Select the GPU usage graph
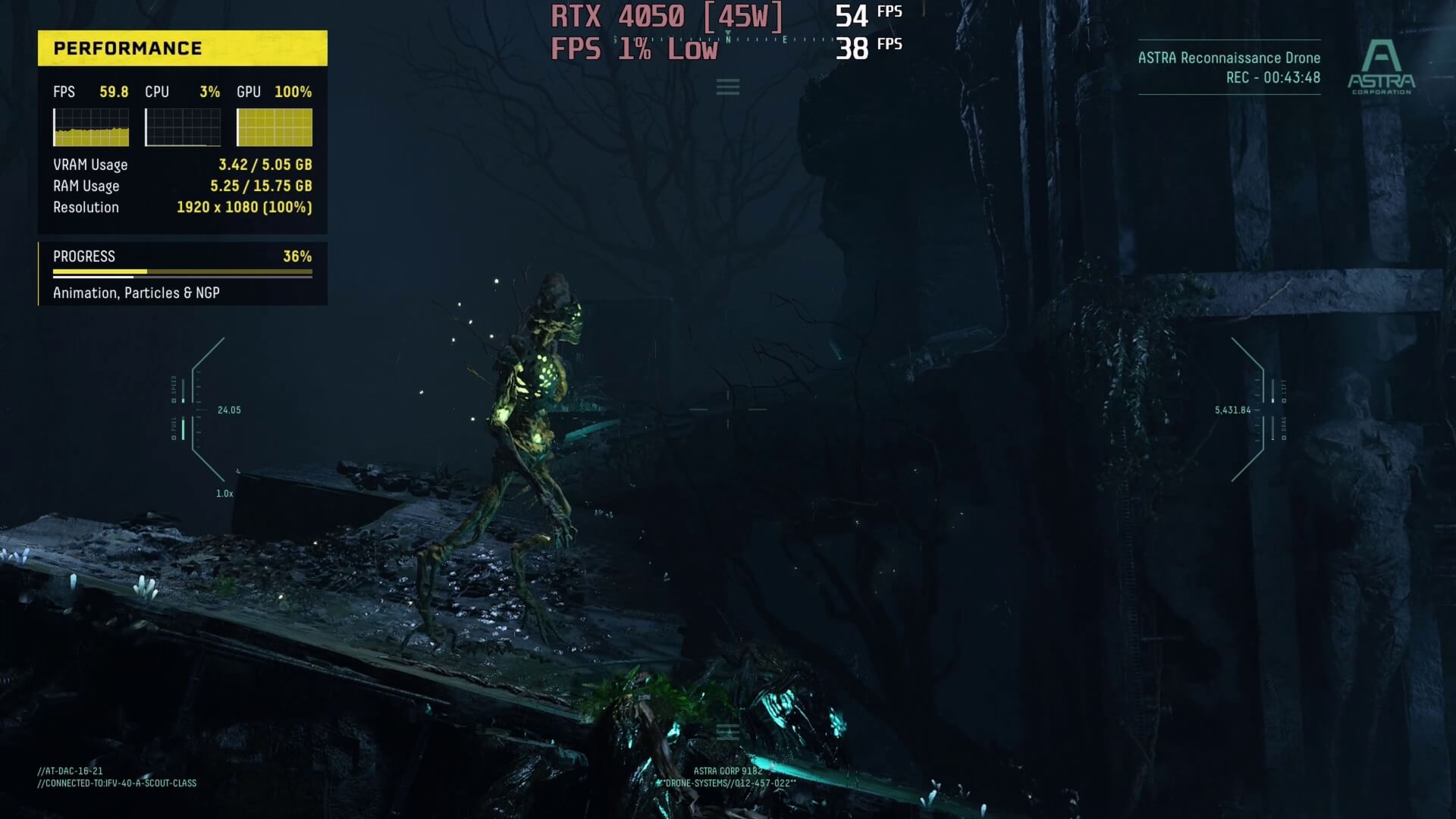 click(275, 127)
